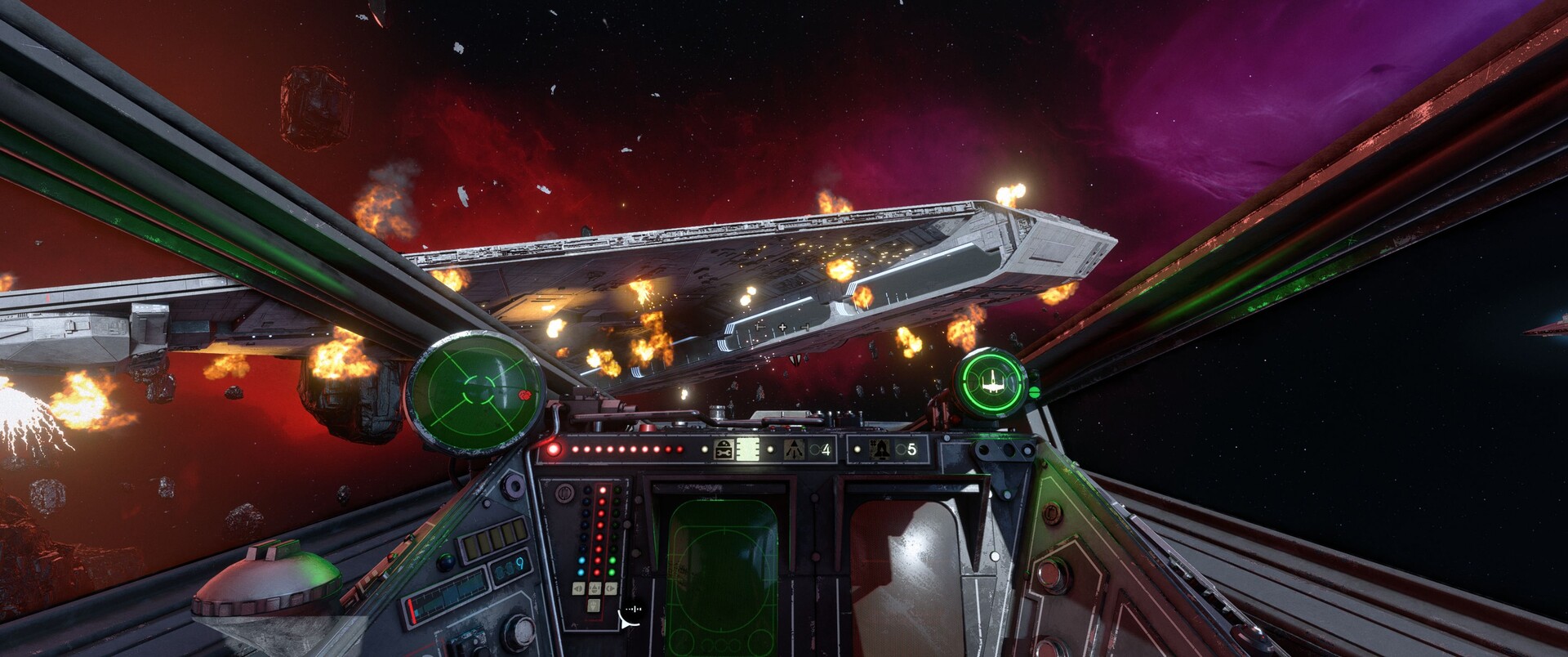Viewport: 1568px width, 657px height.
Task: Click the right arrow power management button
Action: point(609,588)
